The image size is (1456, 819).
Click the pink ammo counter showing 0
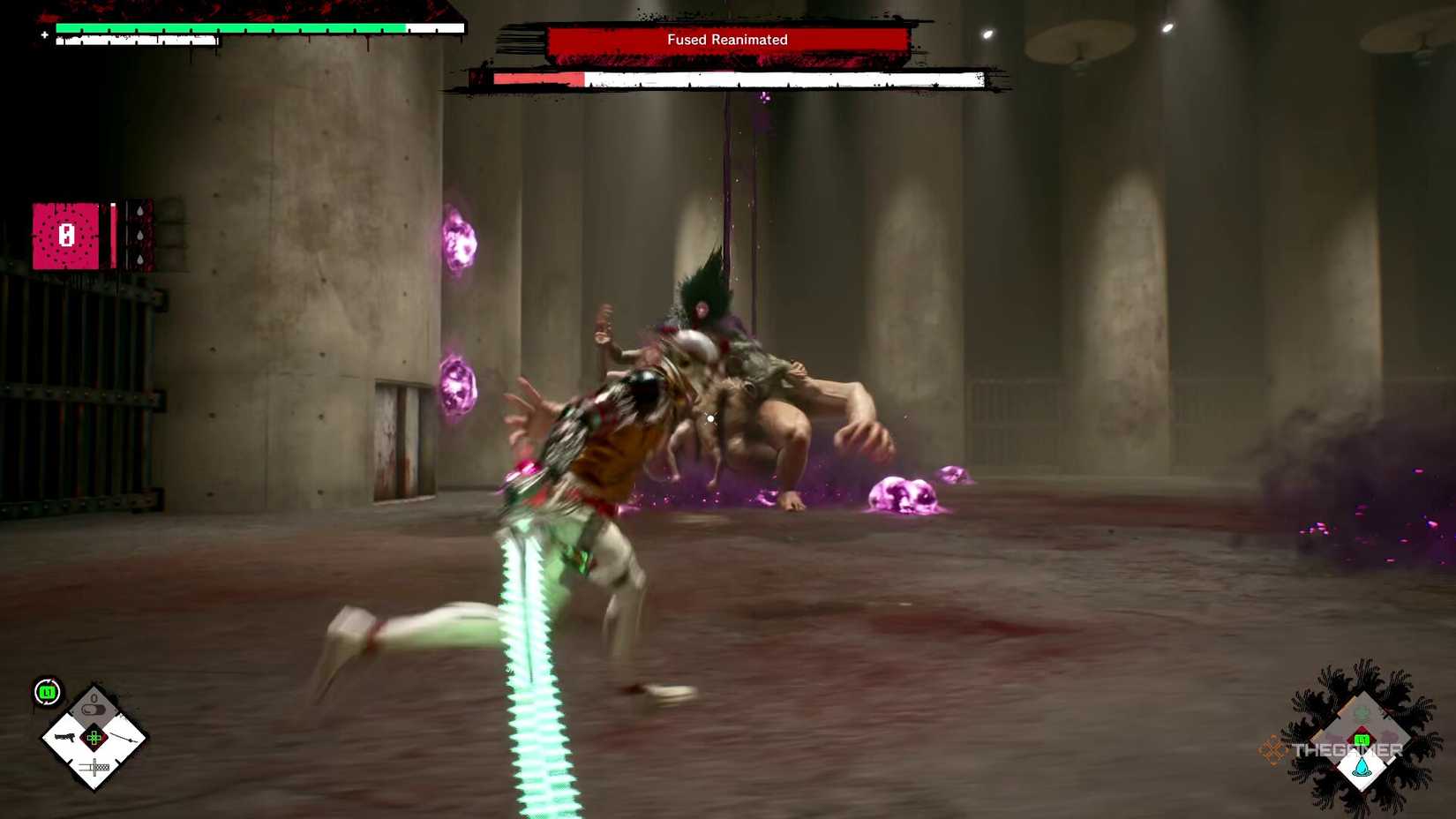click(x=66, y=235)
